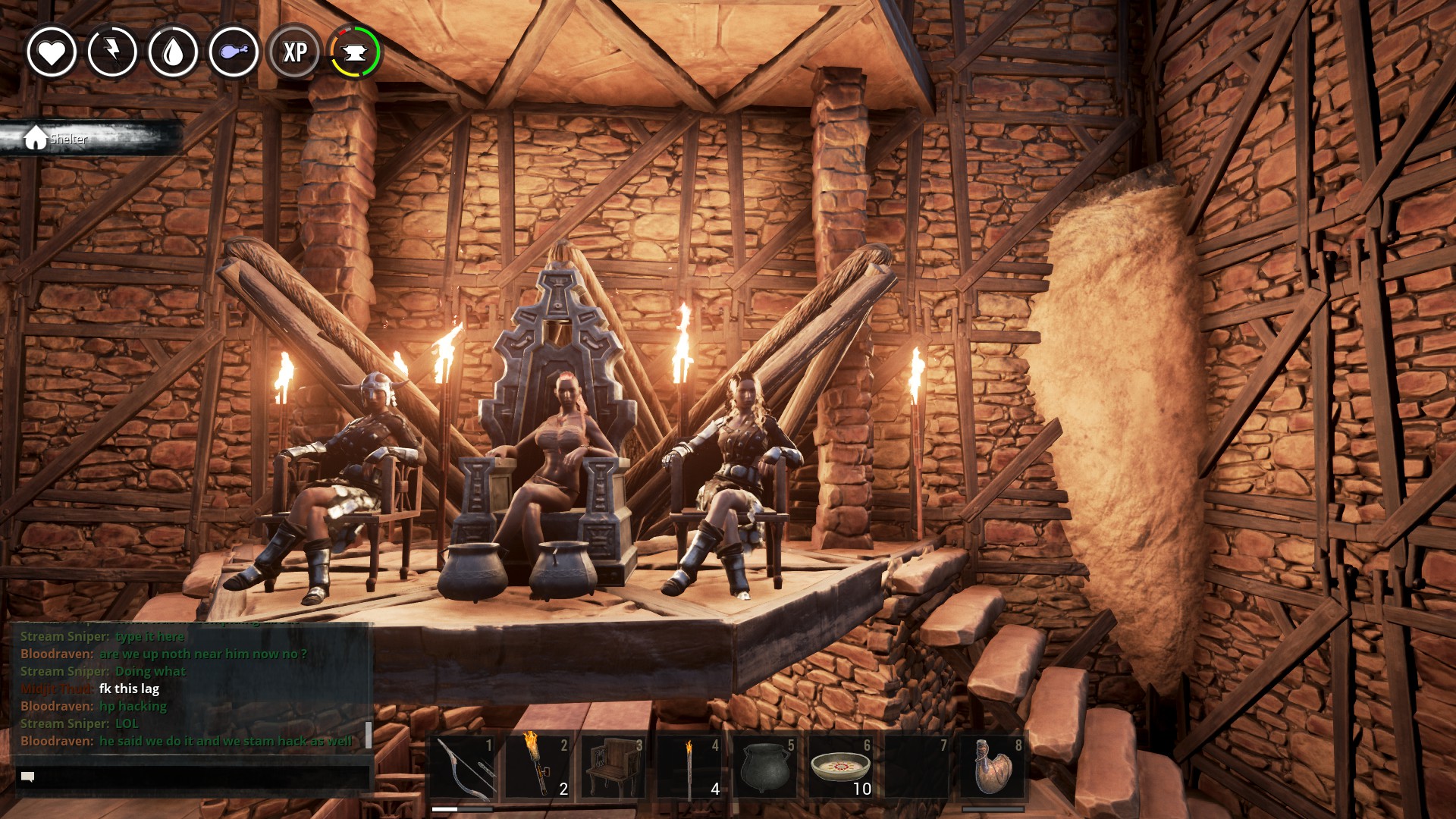
Task: Click the meat drumstick hunger icon
Action: 234,52
